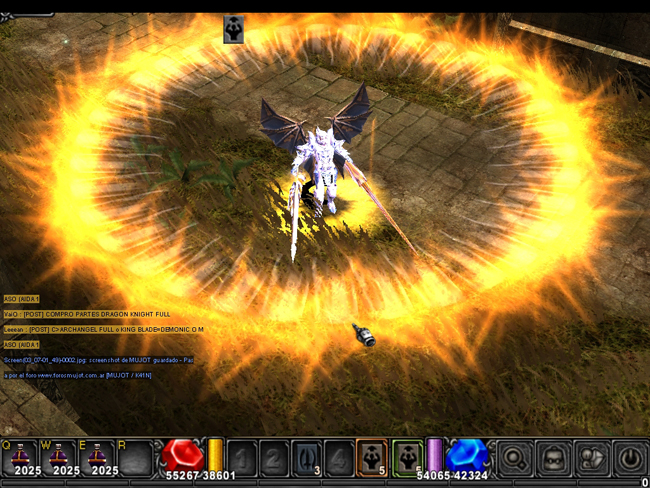Click Leeean's Archangel chat message
Image resolution: width=650 pixels, height=488 pixels.
[x=103, y=329]
